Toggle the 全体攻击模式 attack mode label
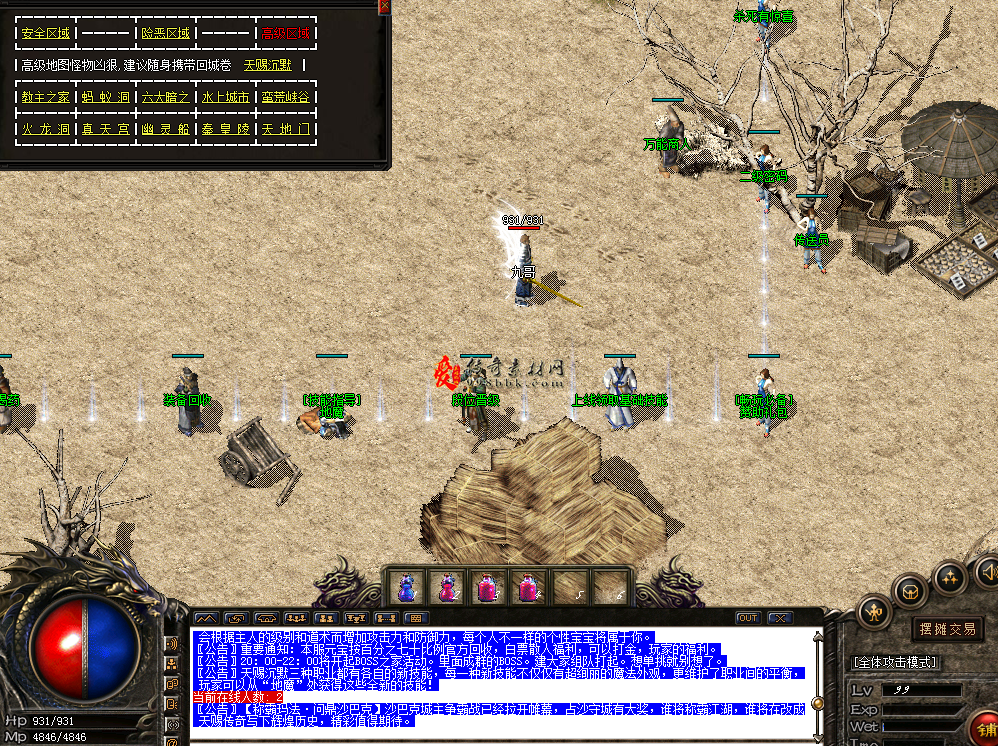Viewport: 998px width, 746px height. pos(894,662)
